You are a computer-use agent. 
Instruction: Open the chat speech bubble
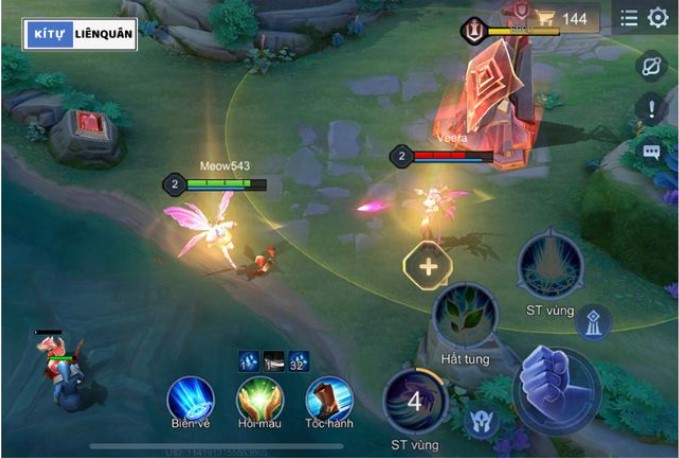652,152
